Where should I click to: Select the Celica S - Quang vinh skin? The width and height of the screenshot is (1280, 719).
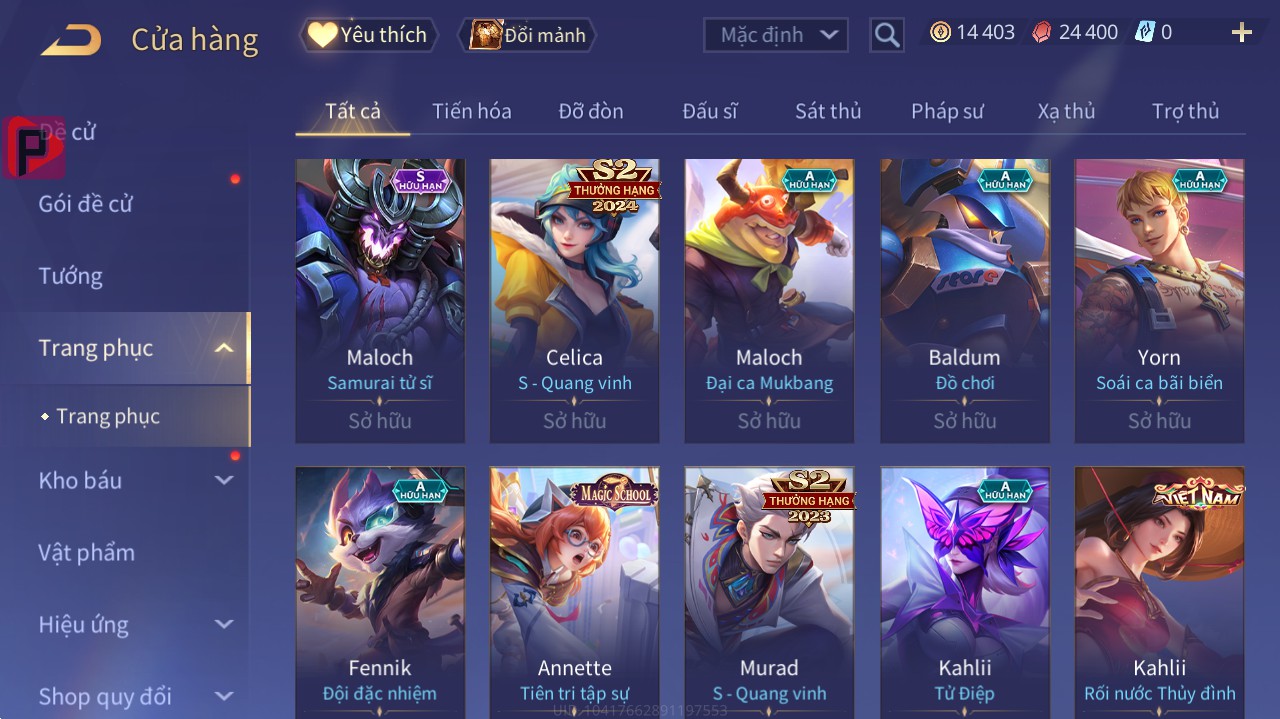(574, 300)
